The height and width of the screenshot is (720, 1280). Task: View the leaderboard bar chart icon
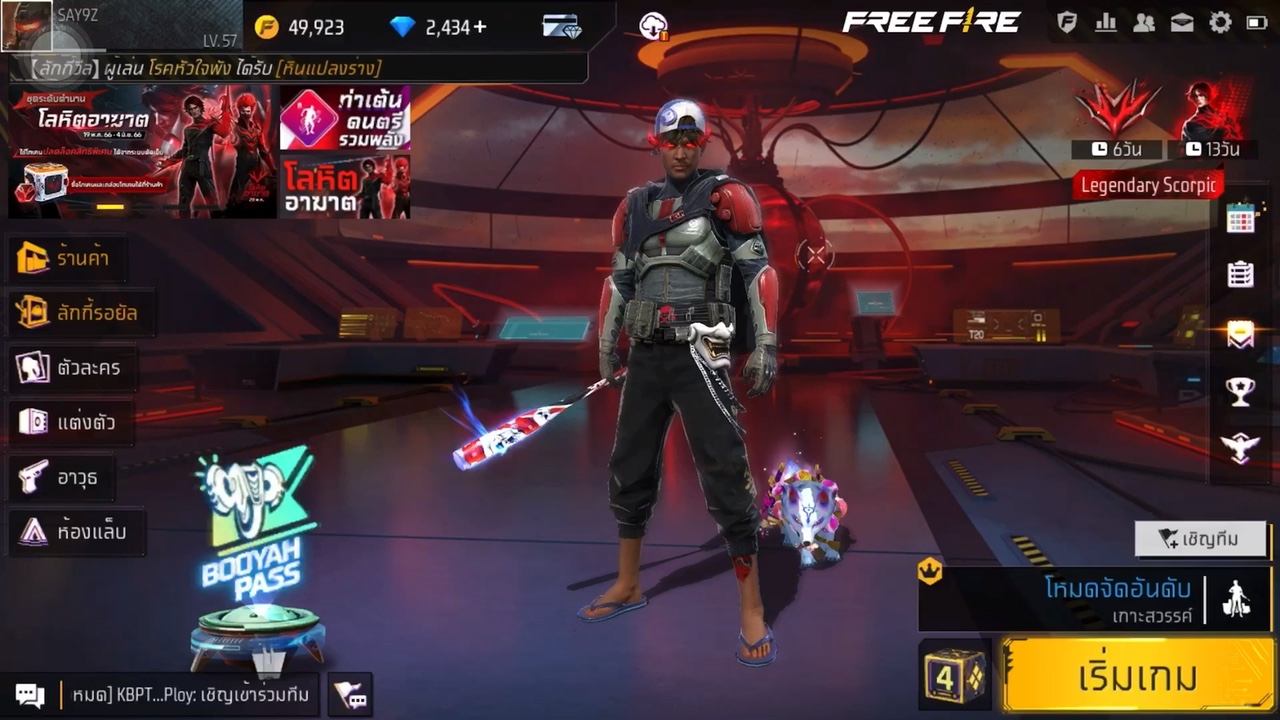(x=1106, y=23)
